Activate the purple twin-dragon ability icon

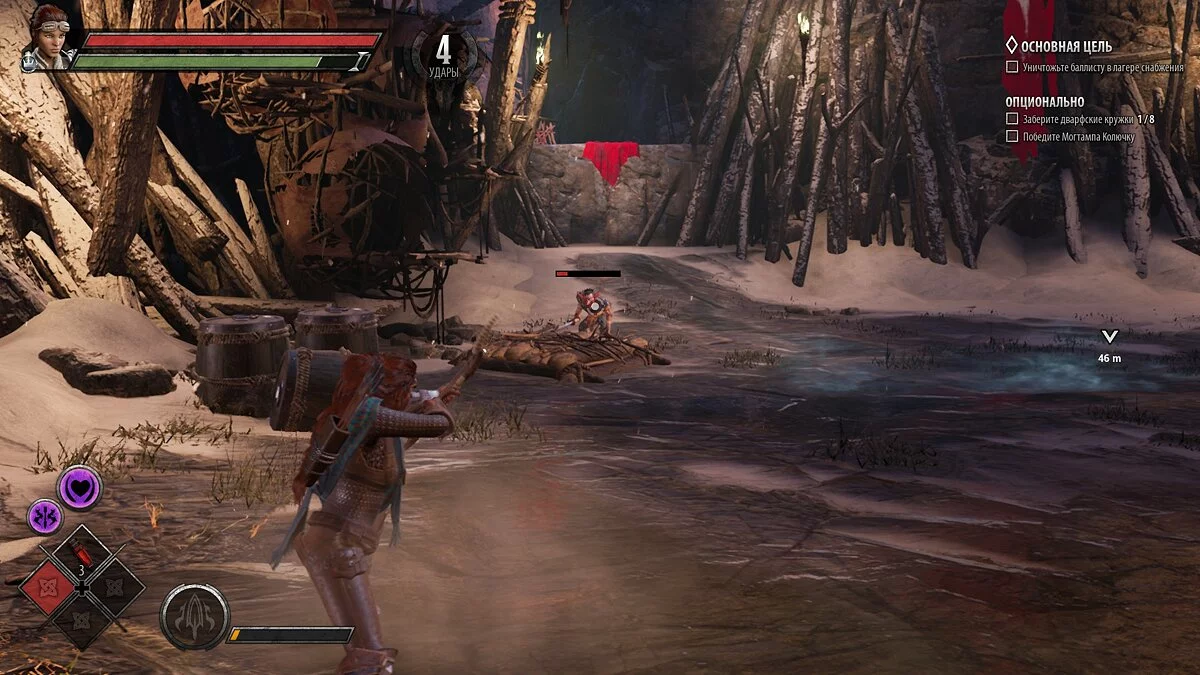click(x=45, y=517)
